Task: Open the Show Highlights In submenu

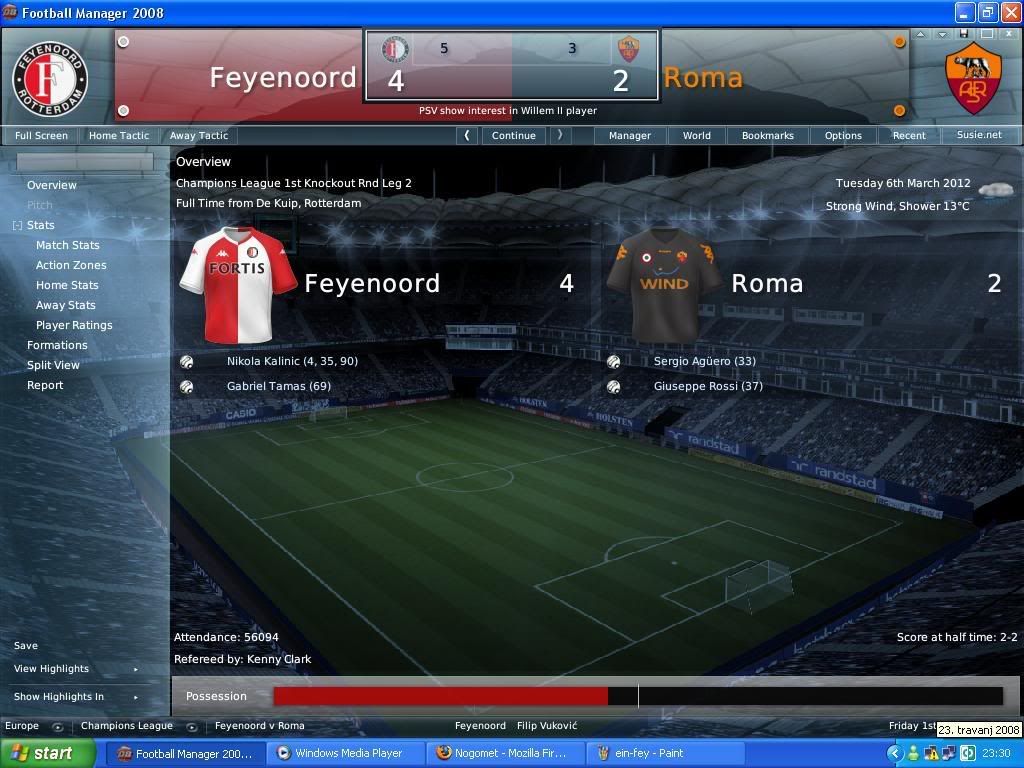Action: [x=59, y=697]
